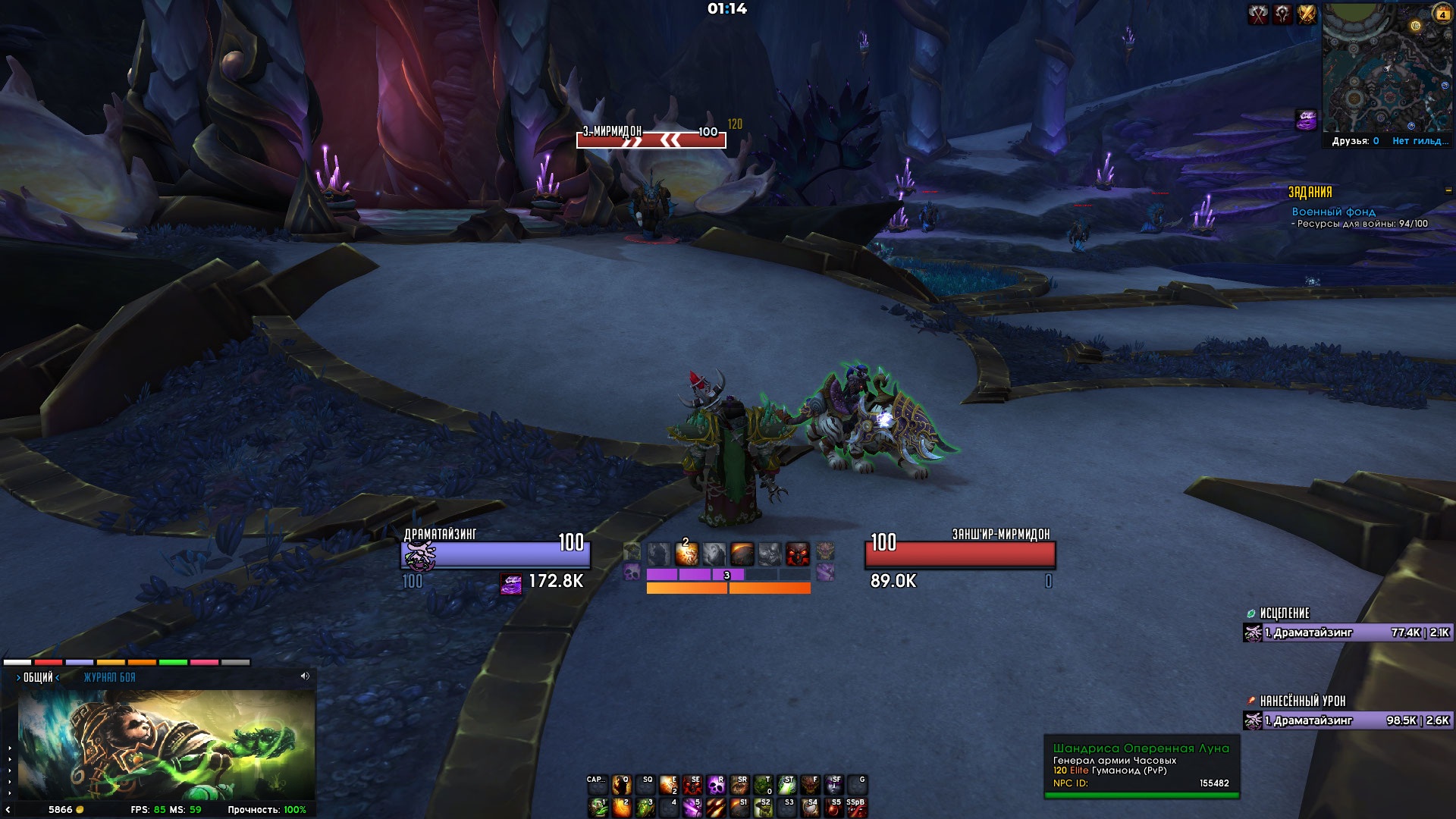
Task: Click the Исцеление meter row for Драматайзинг
Action: 1348,632
